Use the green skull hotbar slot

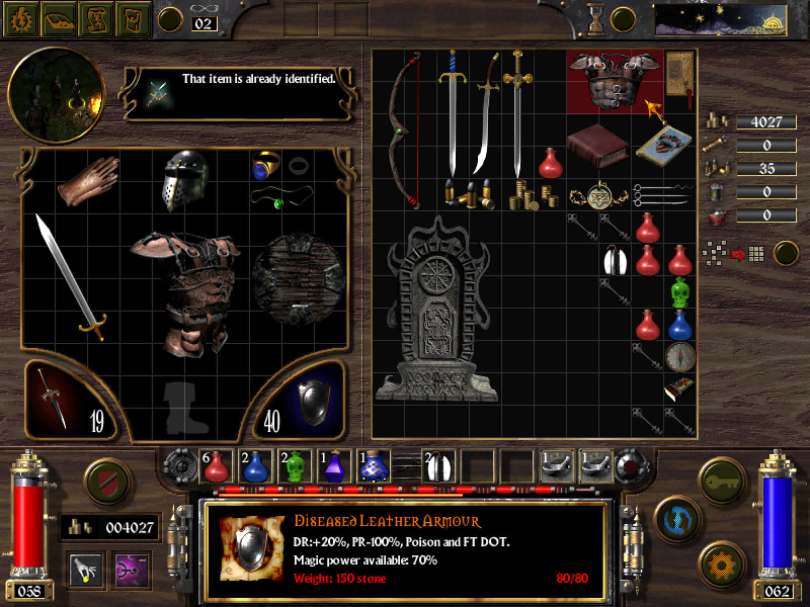[293, 465]
